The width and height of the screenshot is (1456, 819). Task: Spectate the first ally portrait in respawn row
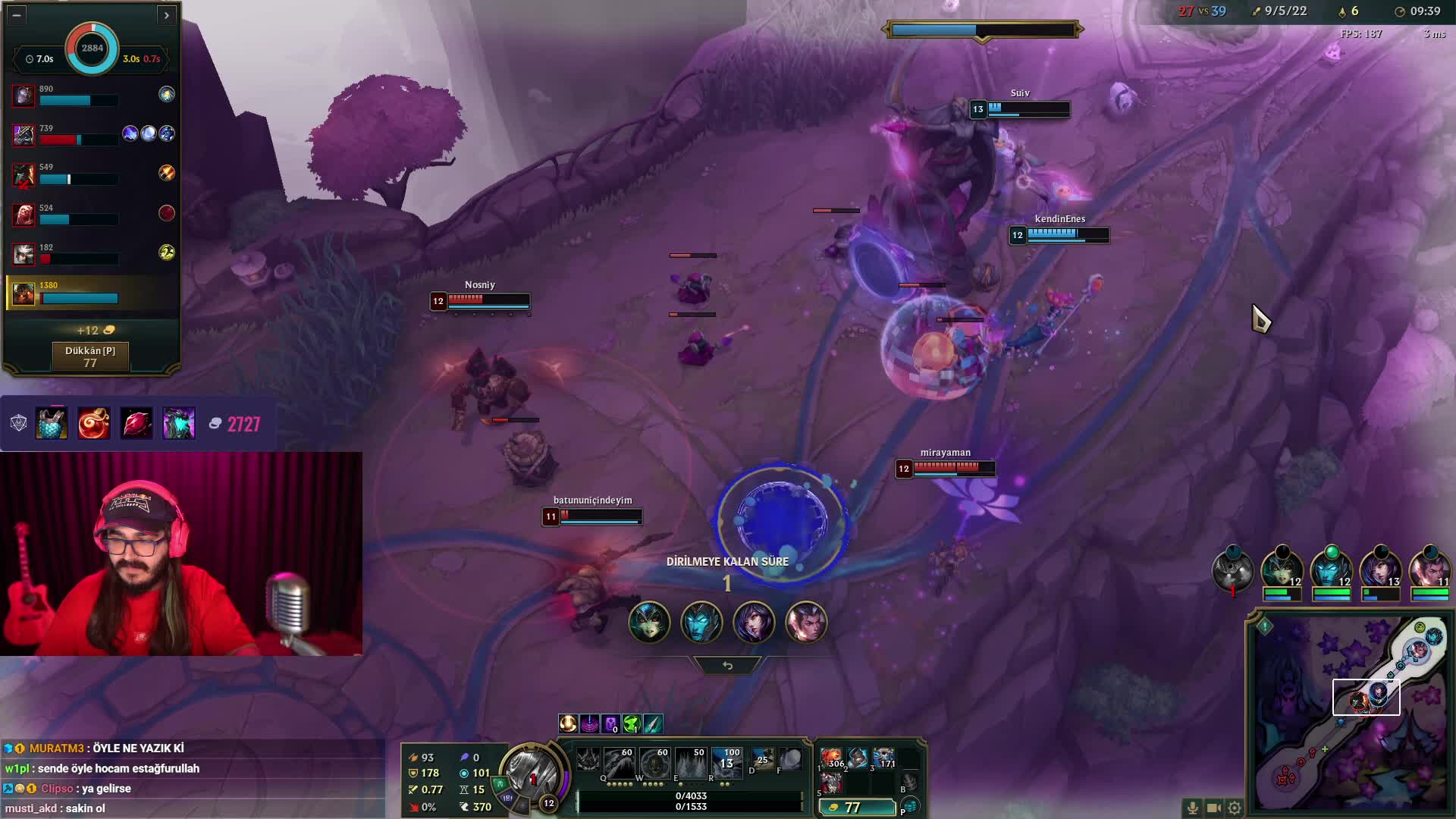pyautogui.click(x=649, y=623)
